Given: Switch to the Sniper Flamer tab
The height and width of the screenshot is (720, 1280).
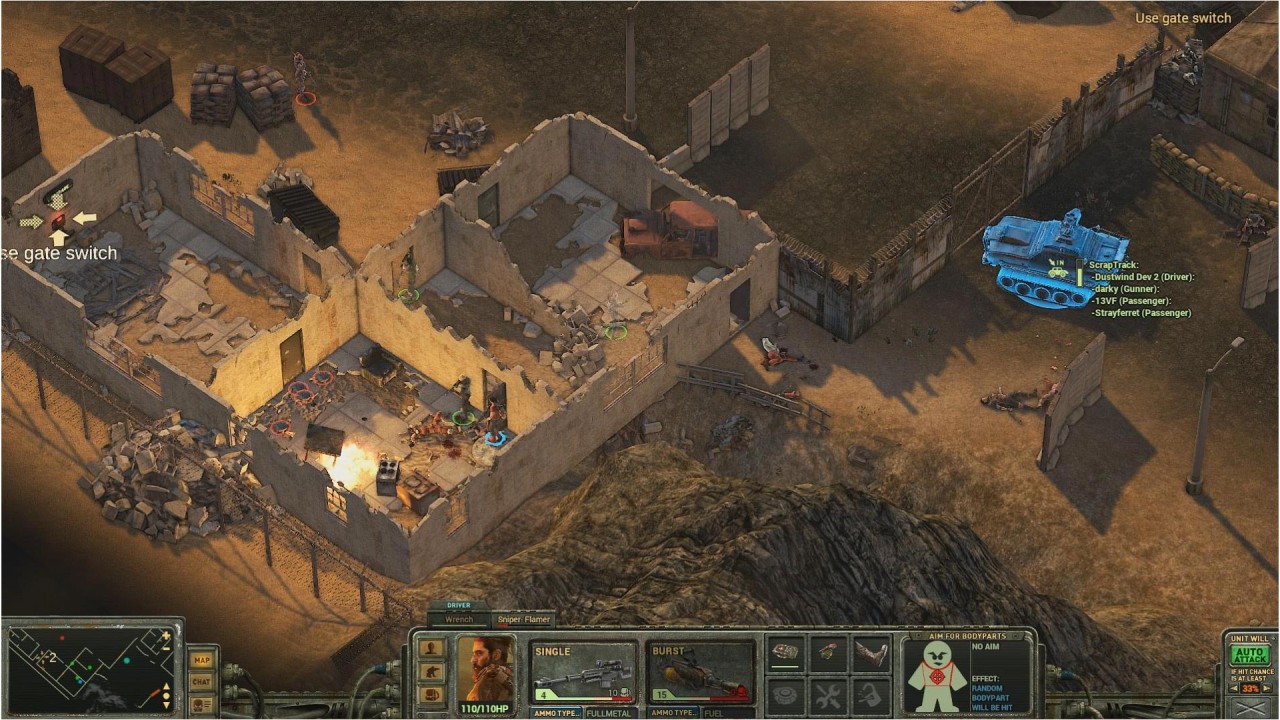Looking at the screenshot, I should [x=524, y=620].
